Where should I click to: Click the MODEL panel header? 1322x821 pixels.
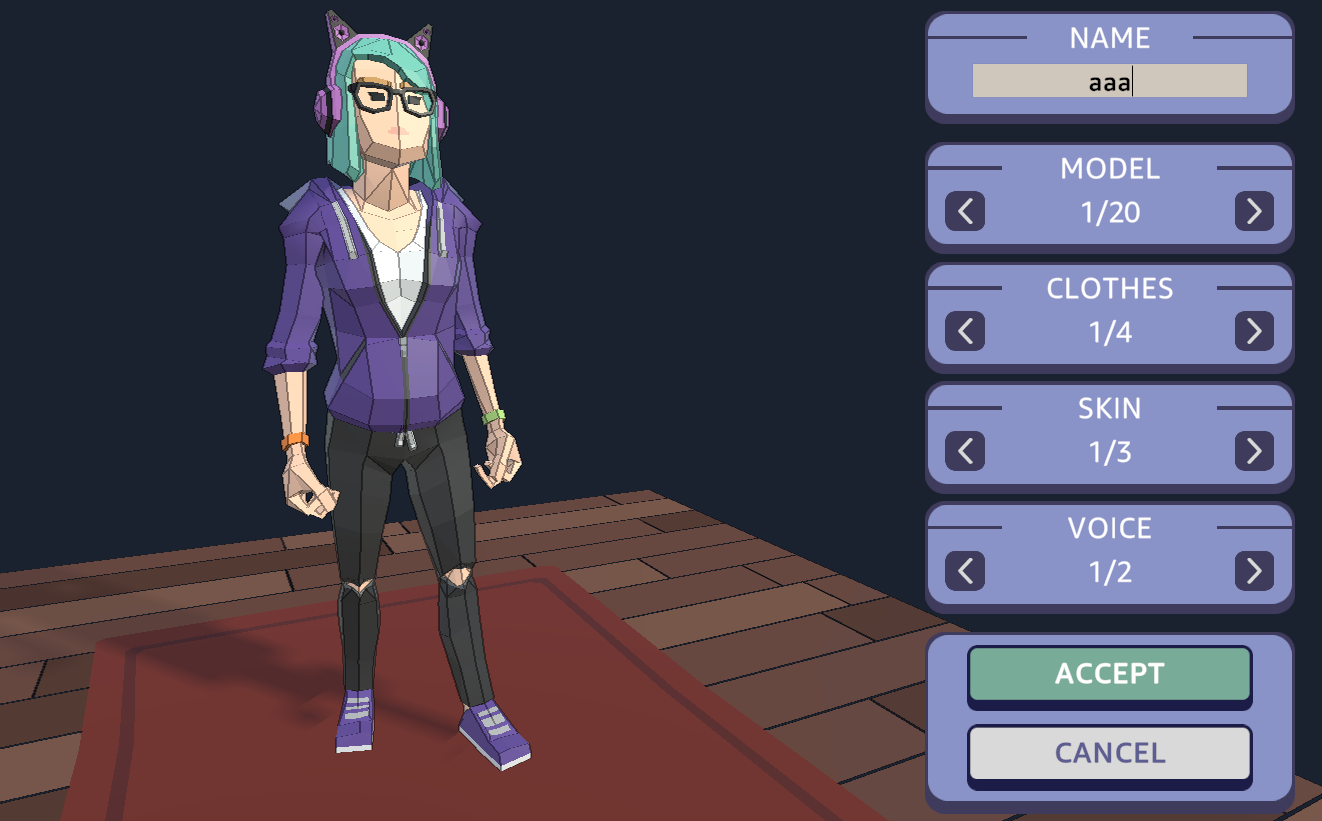tap(1110, 169)
